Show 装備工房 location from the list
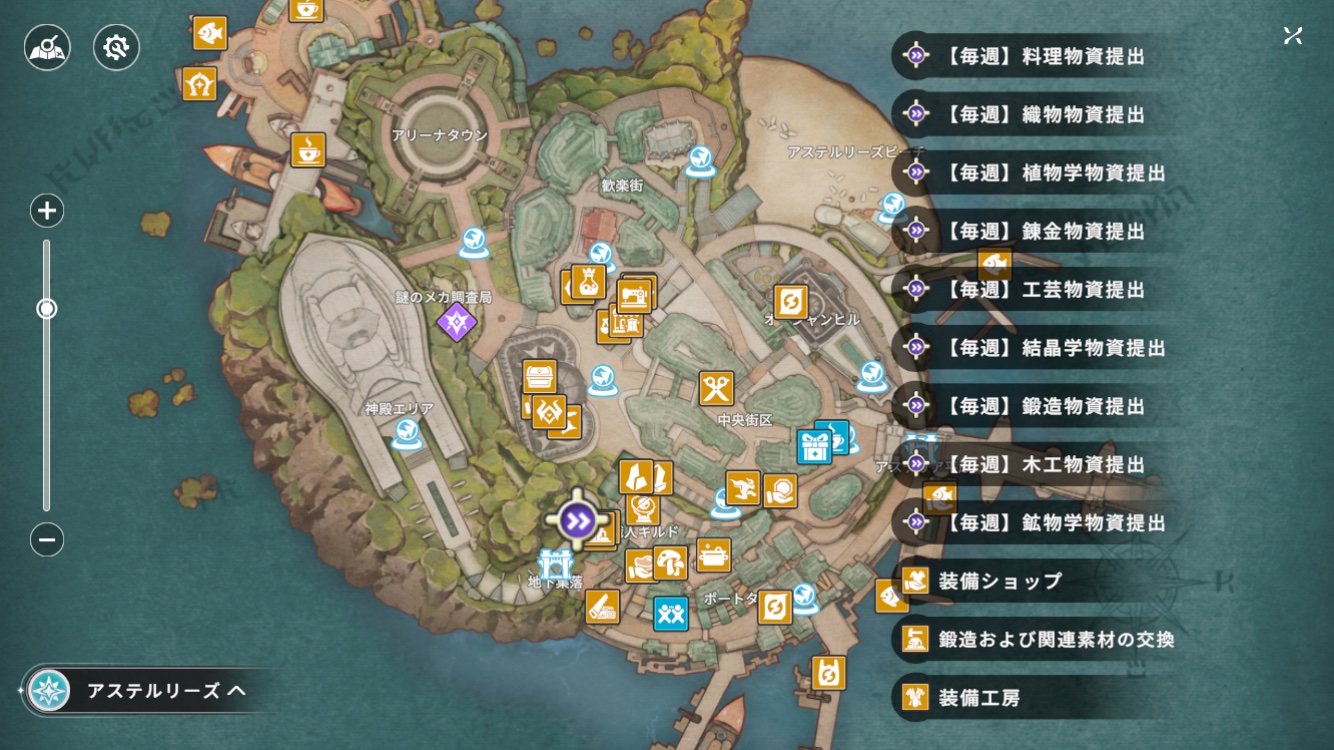Viewport: 1334px width, 750px height. coord(978,697)
